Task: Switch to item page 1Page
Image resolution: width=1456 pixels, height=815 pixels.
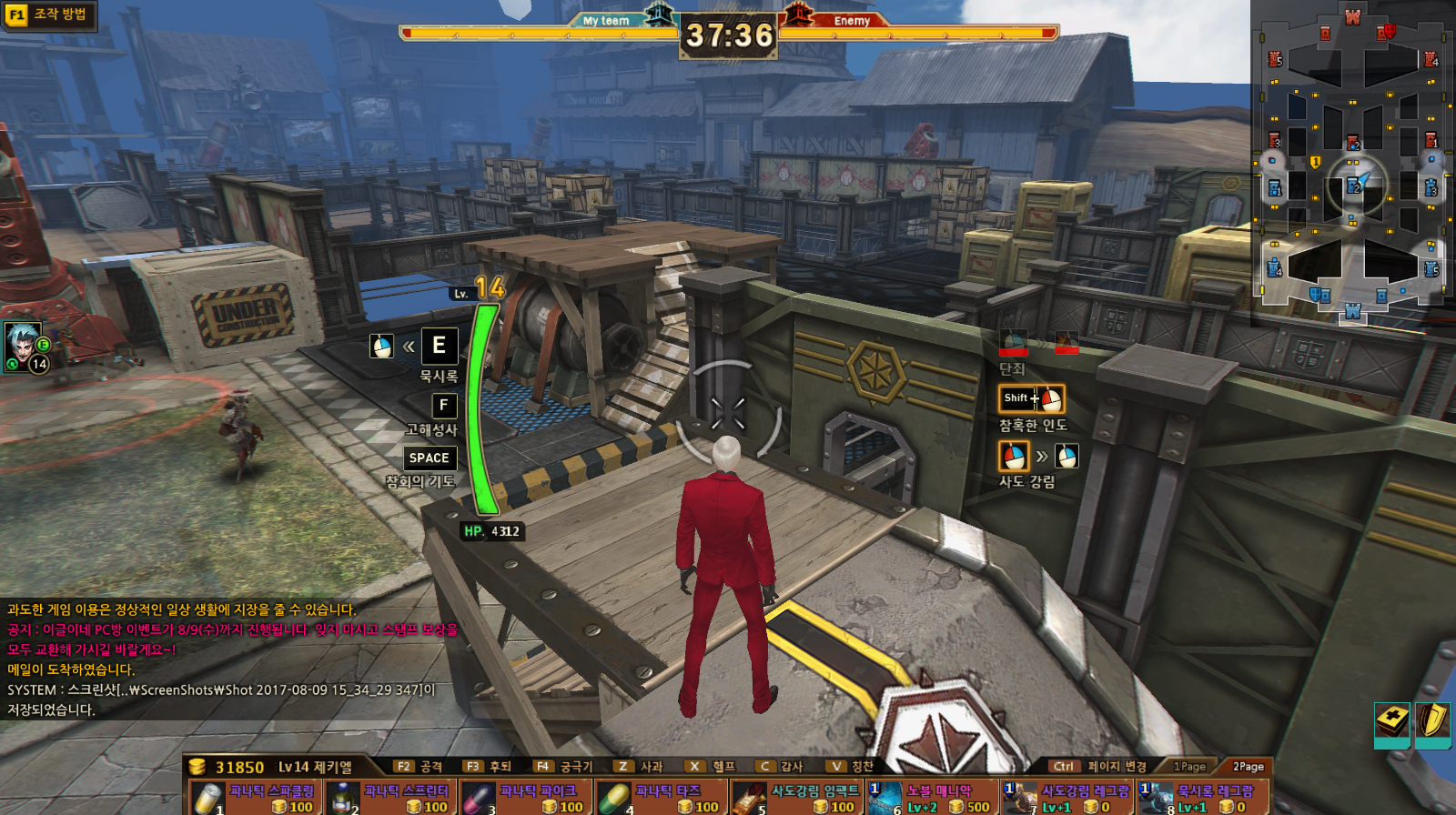Action: tap(1188, 767)
